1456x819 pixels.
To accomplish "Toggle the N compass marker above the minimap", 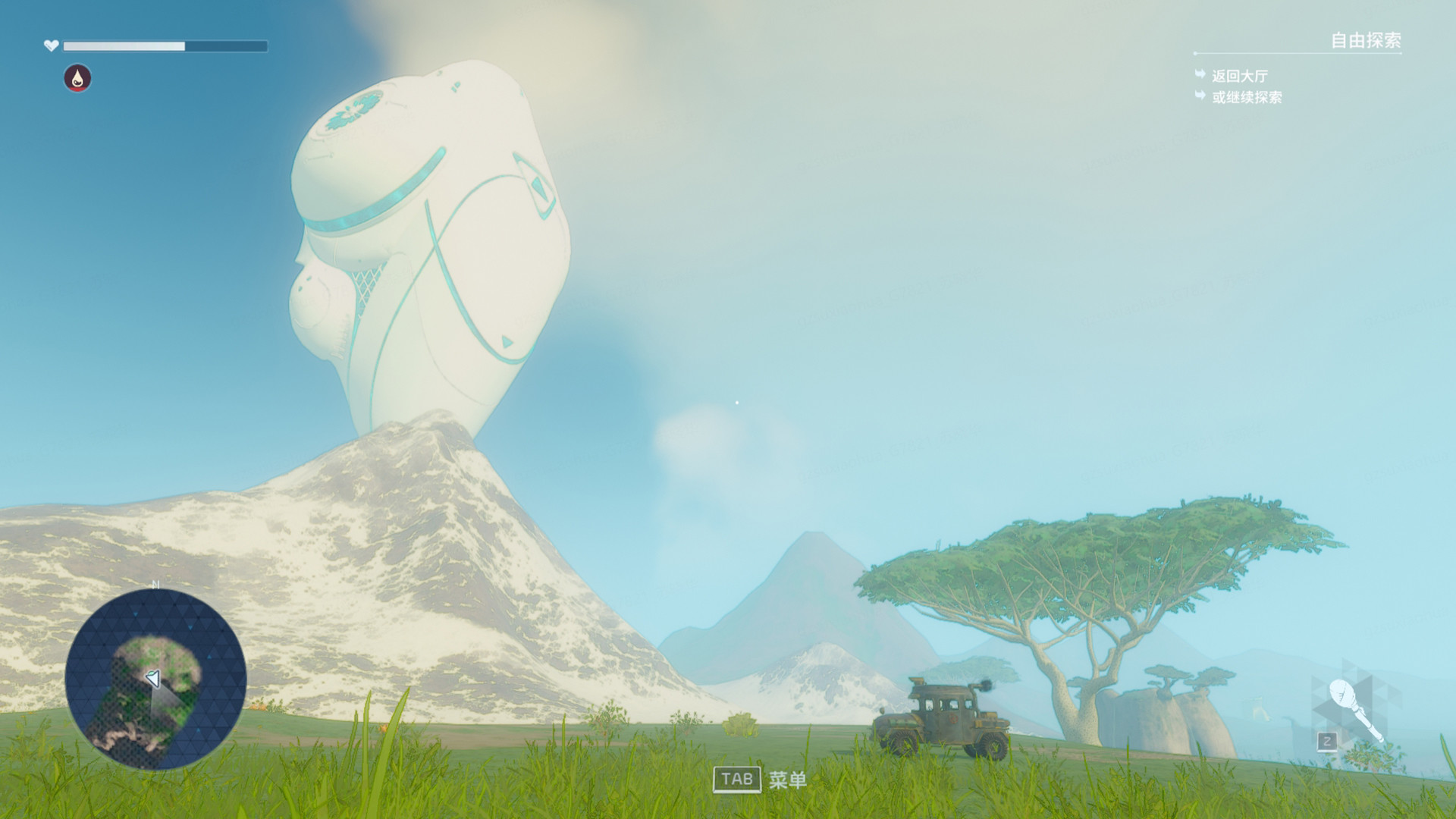I will (157, 585).
